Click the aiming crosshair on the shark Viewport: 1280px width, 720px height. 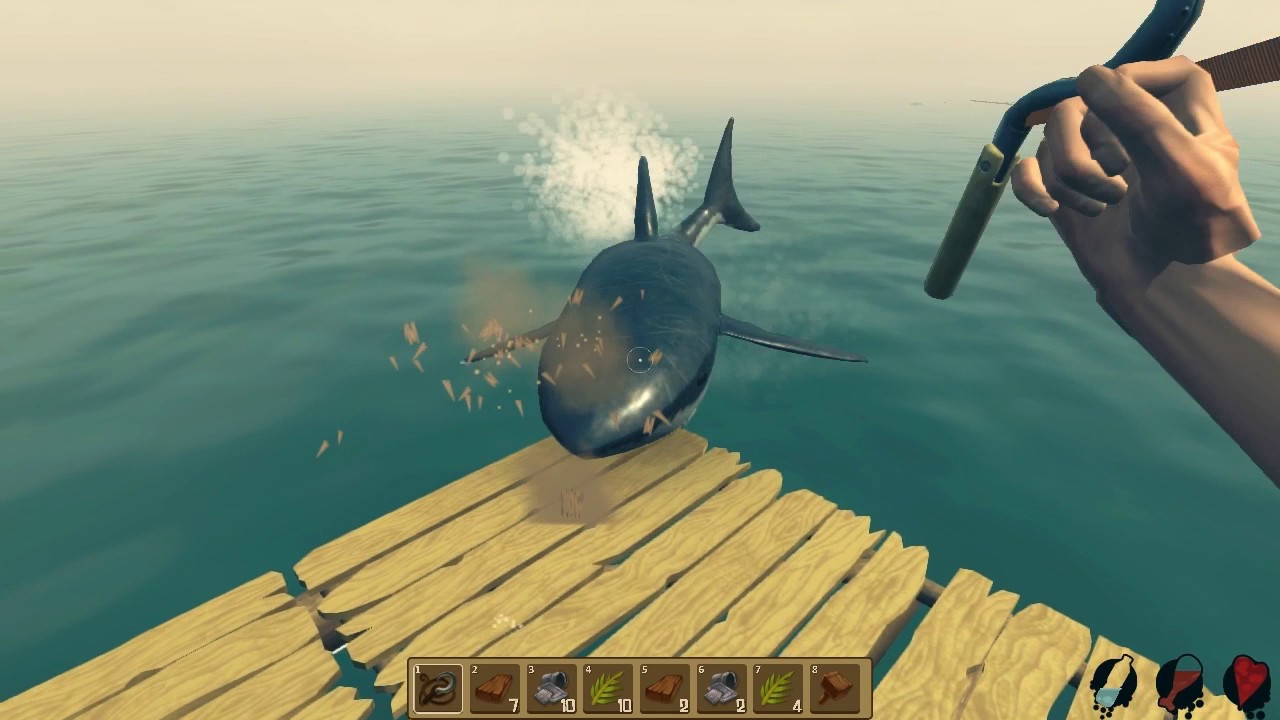pyautogui.click(x=638, y=362)
